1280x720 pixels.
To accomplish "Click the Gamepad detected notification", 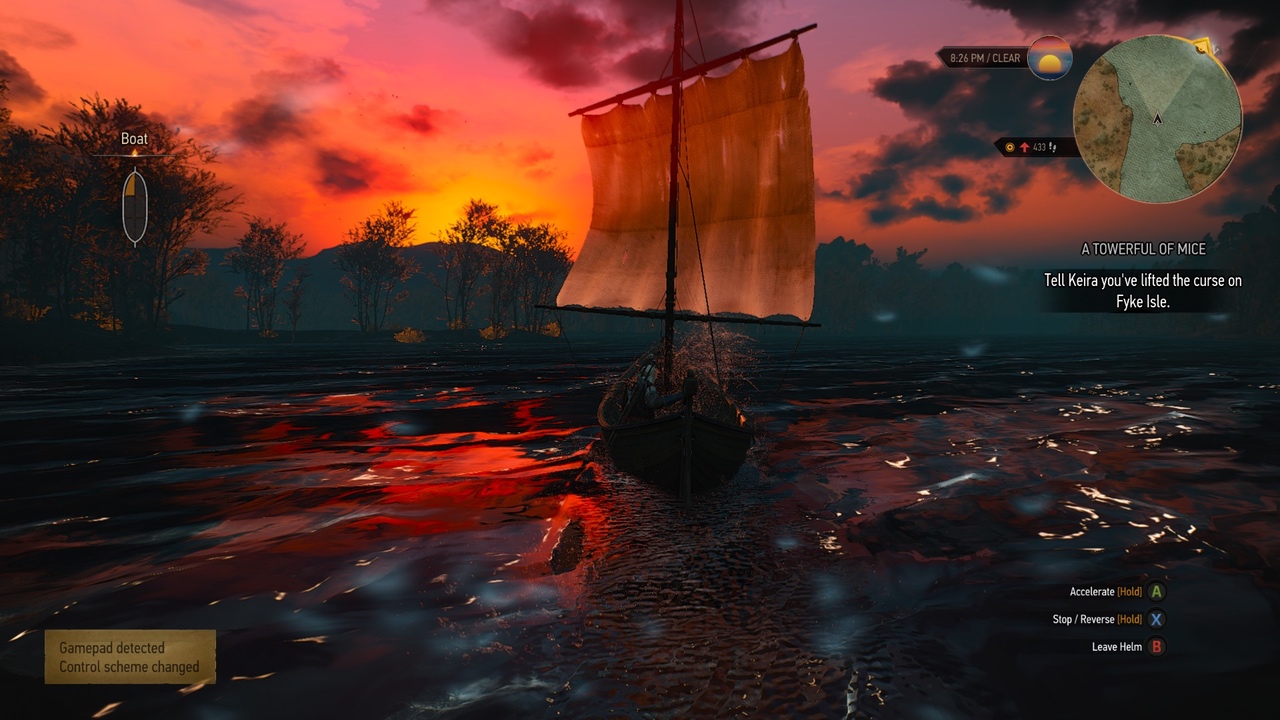I will (x=130, y=657).
